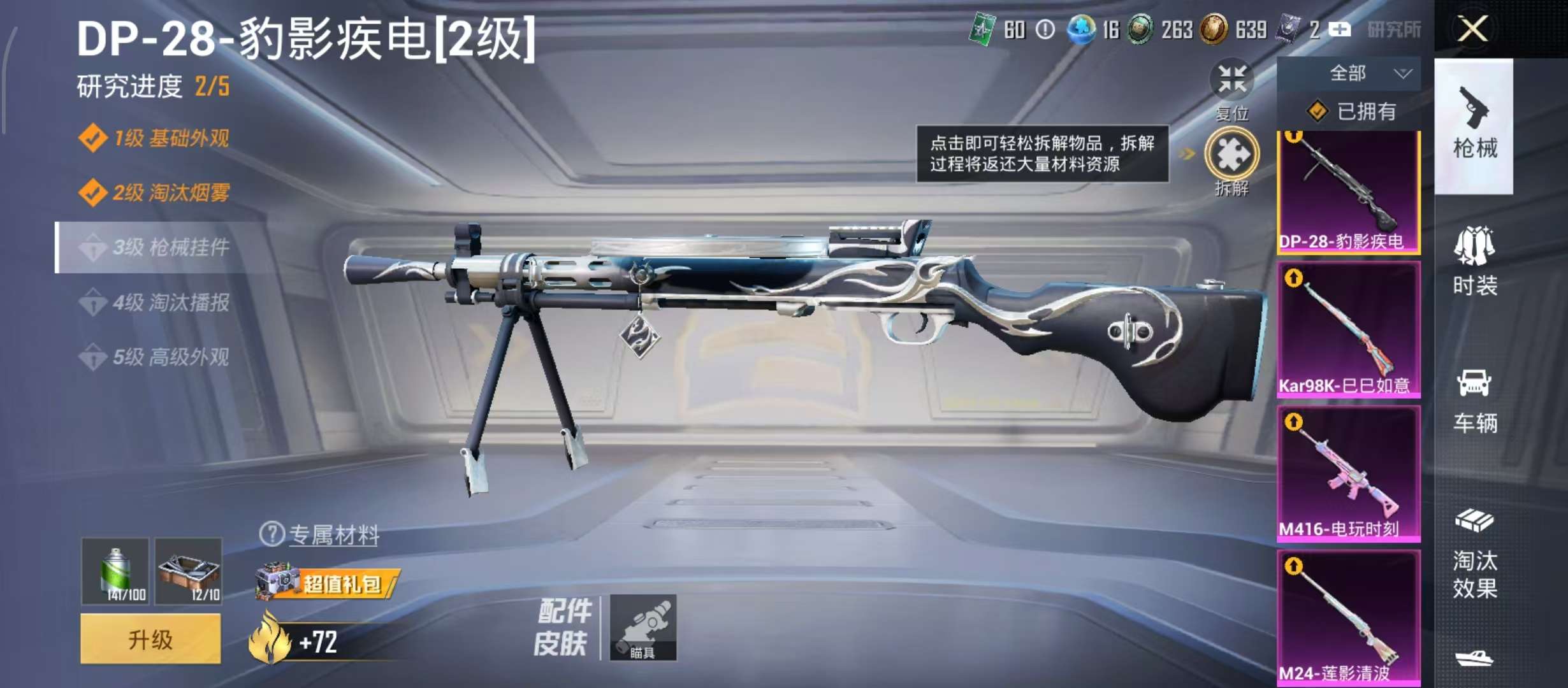Show the 淘汰效果 elimination effects tab
Screen dimensions: 1568x688
1474,554
